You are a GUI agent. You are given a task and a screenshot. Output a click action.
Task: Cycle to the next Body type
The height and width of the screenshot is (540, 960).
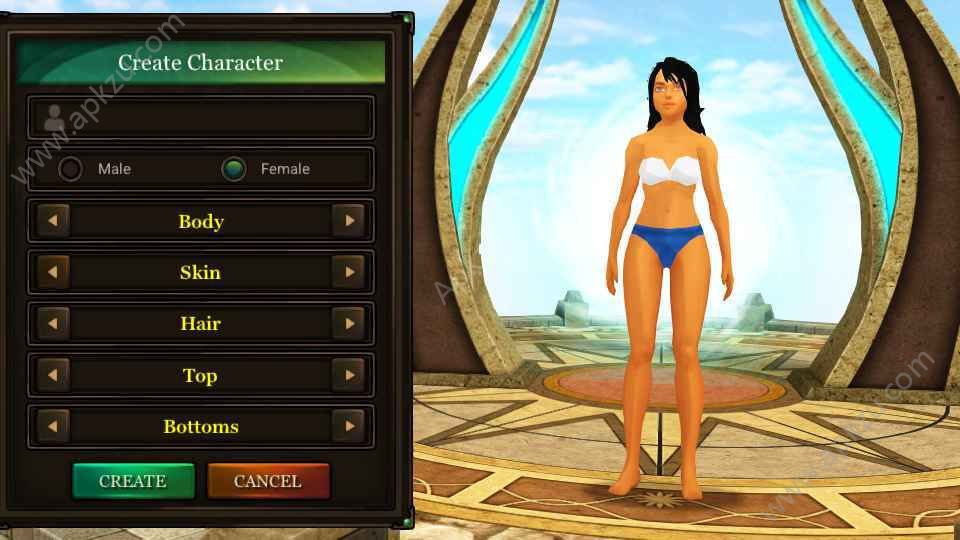(x=348, y=221)
